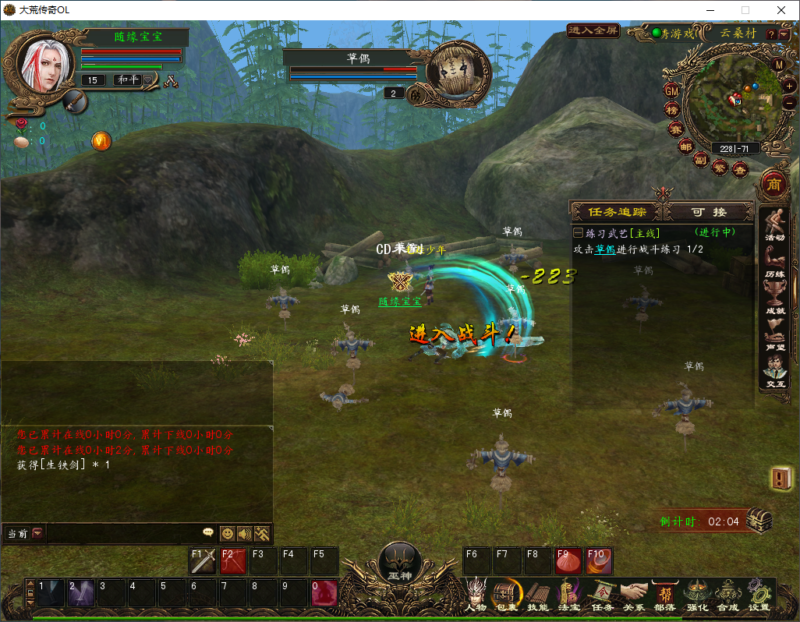This screenshot has height=622, width=800.
Task: Open the 包裹 bag inventory
Action: coord(507,594)
